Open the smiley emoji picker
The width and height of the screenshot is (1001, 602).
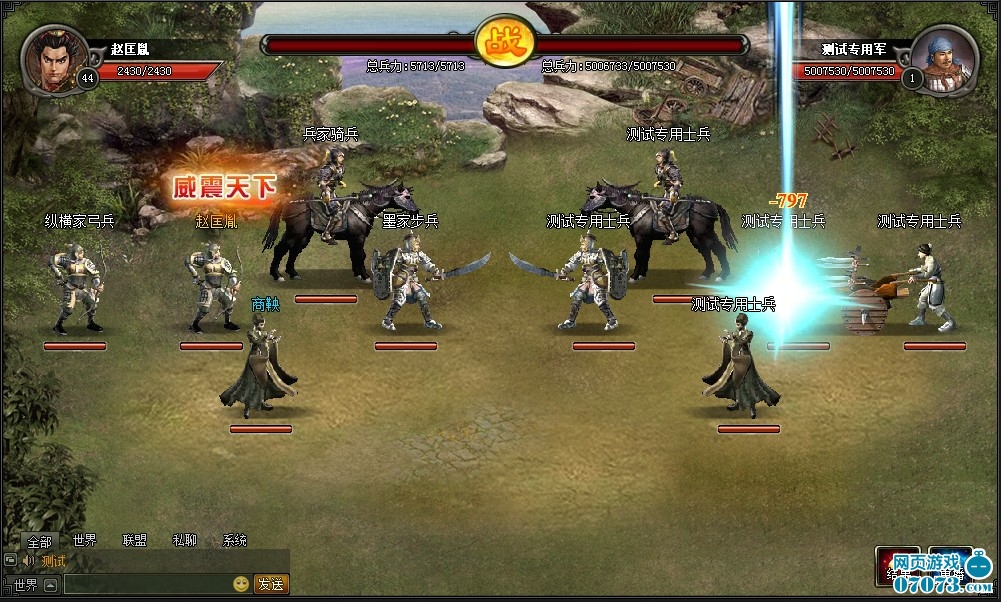click(241, 584)
